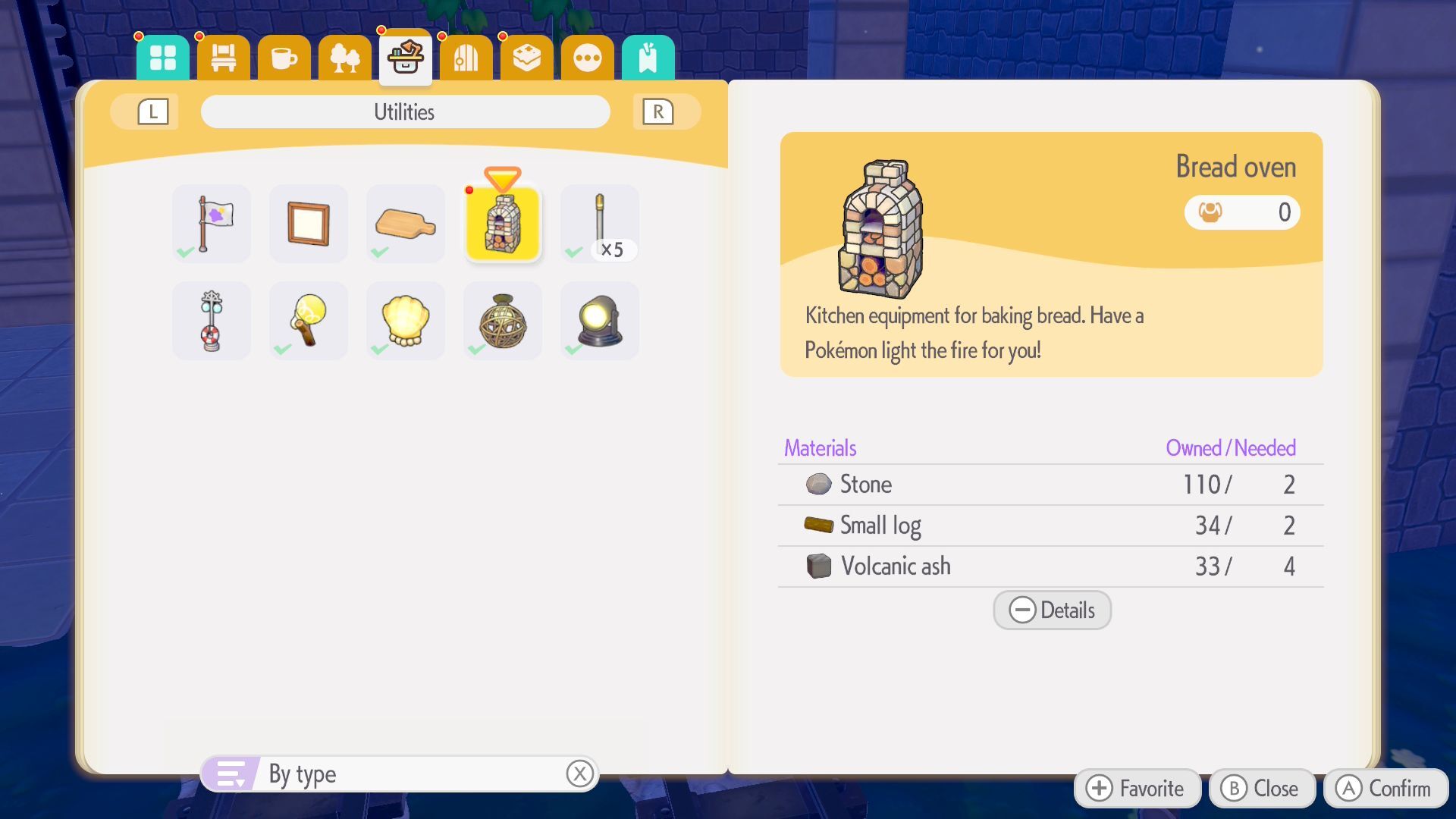Switch to the bookmark favorites tab

[648, 58]
